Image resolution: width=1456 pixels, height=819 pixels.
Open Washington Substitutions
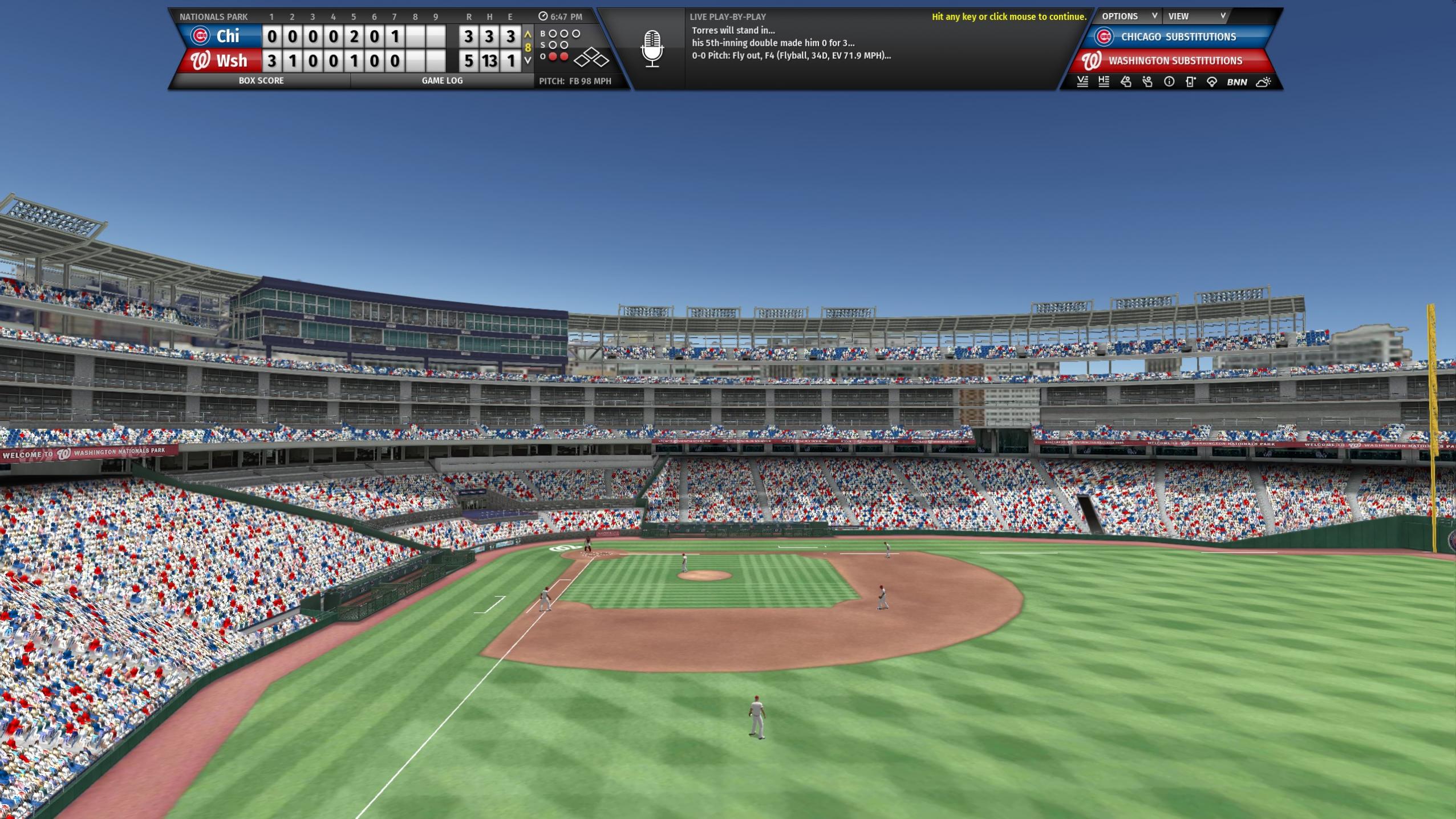pos(1174,61)
